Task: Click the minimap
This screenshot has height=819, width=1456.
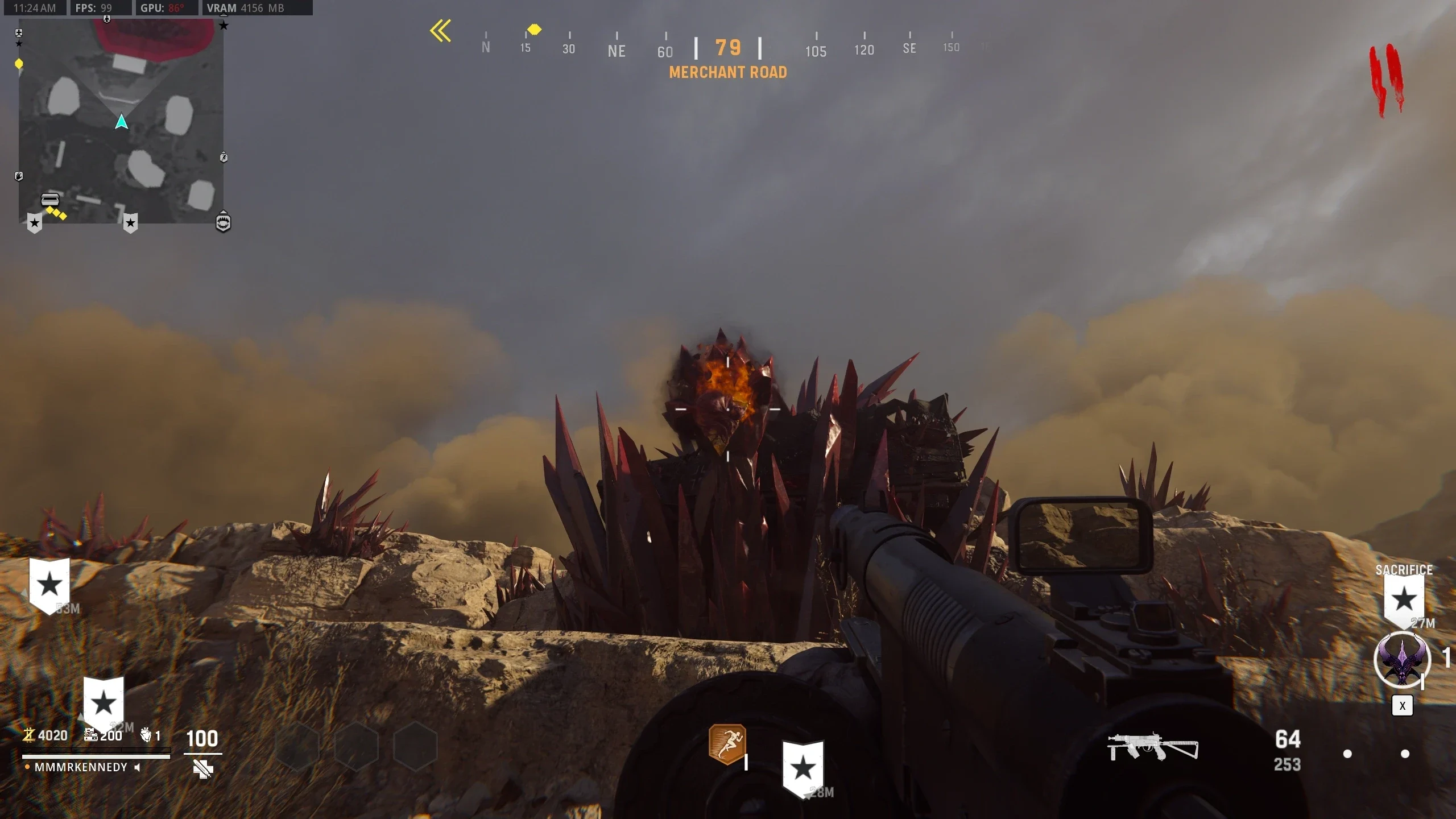Action: pyautogui.click(x=121, y=121)
